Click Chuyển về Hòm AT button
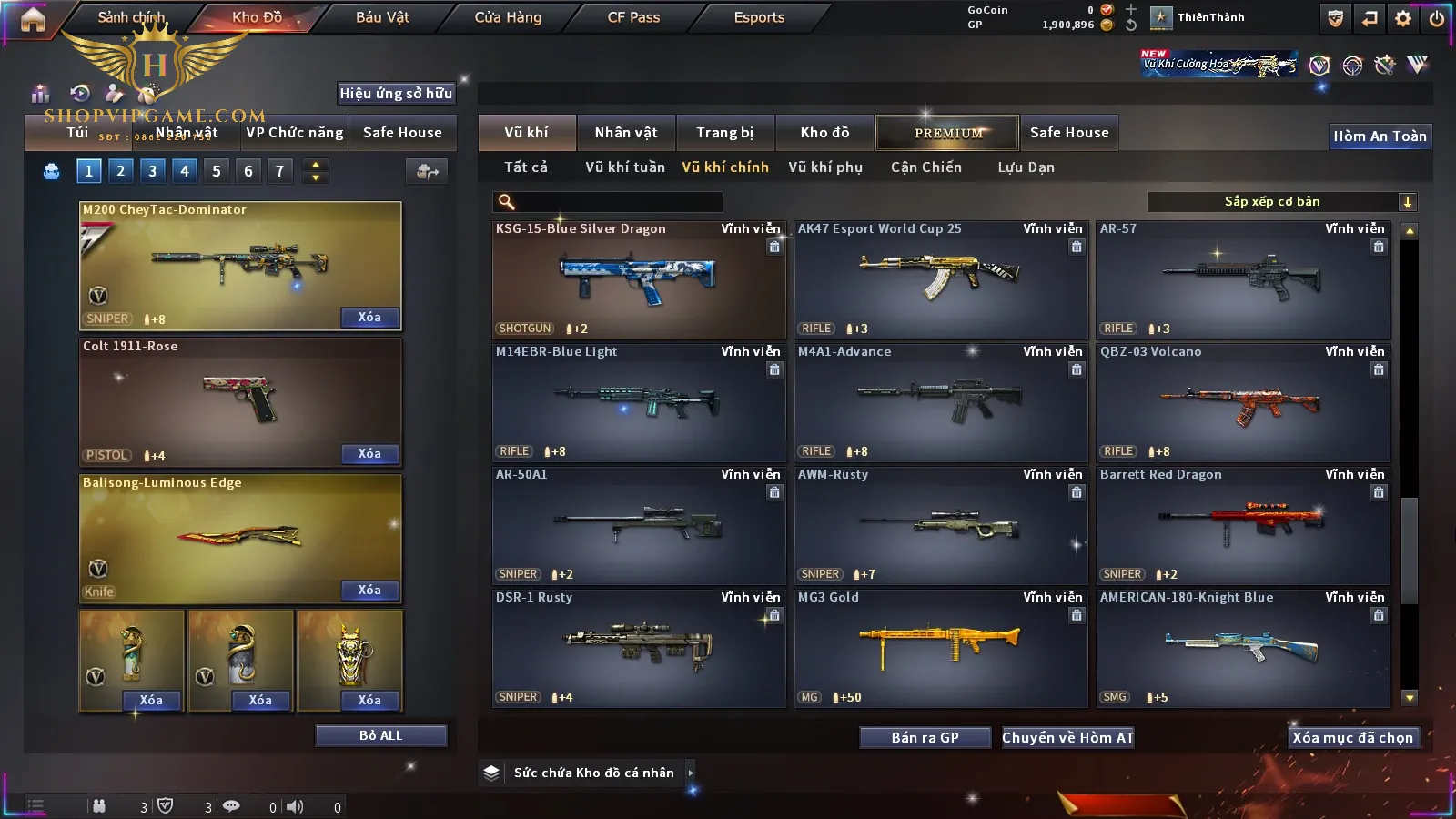 click(1067, 738)
